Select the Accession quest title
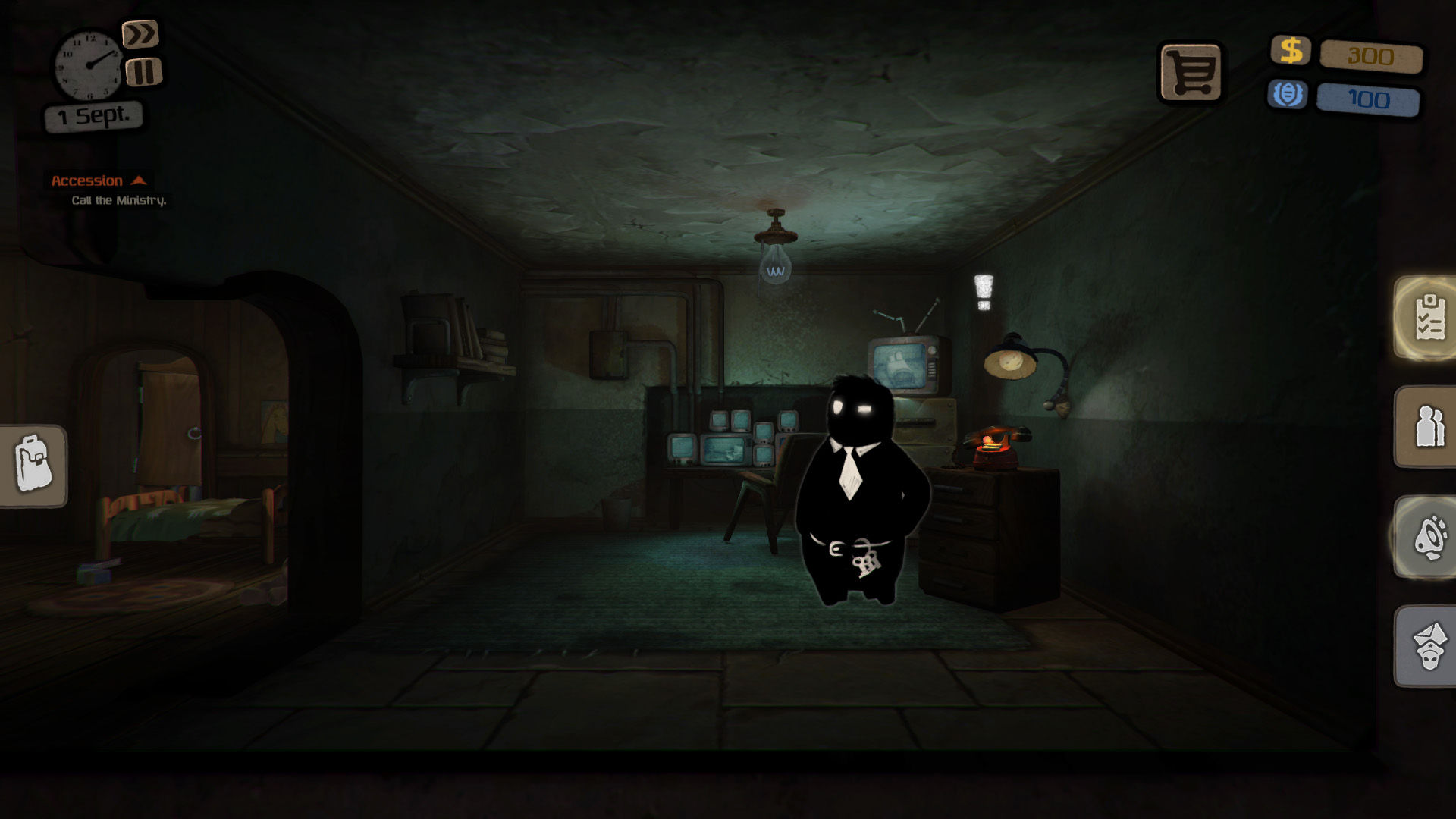The height and width of the screenshot is (819, 1456). (87, 180)
